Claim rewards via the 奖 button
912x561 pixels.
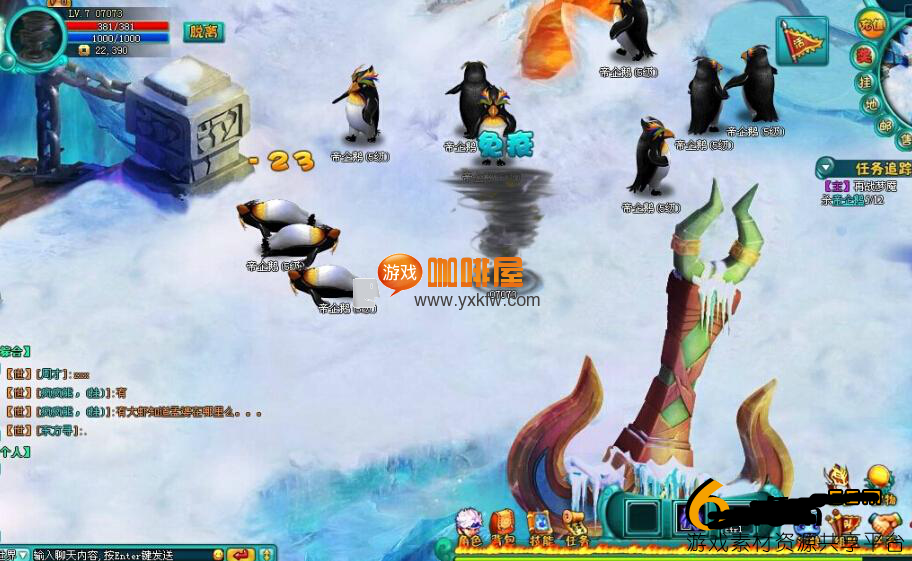865,55
